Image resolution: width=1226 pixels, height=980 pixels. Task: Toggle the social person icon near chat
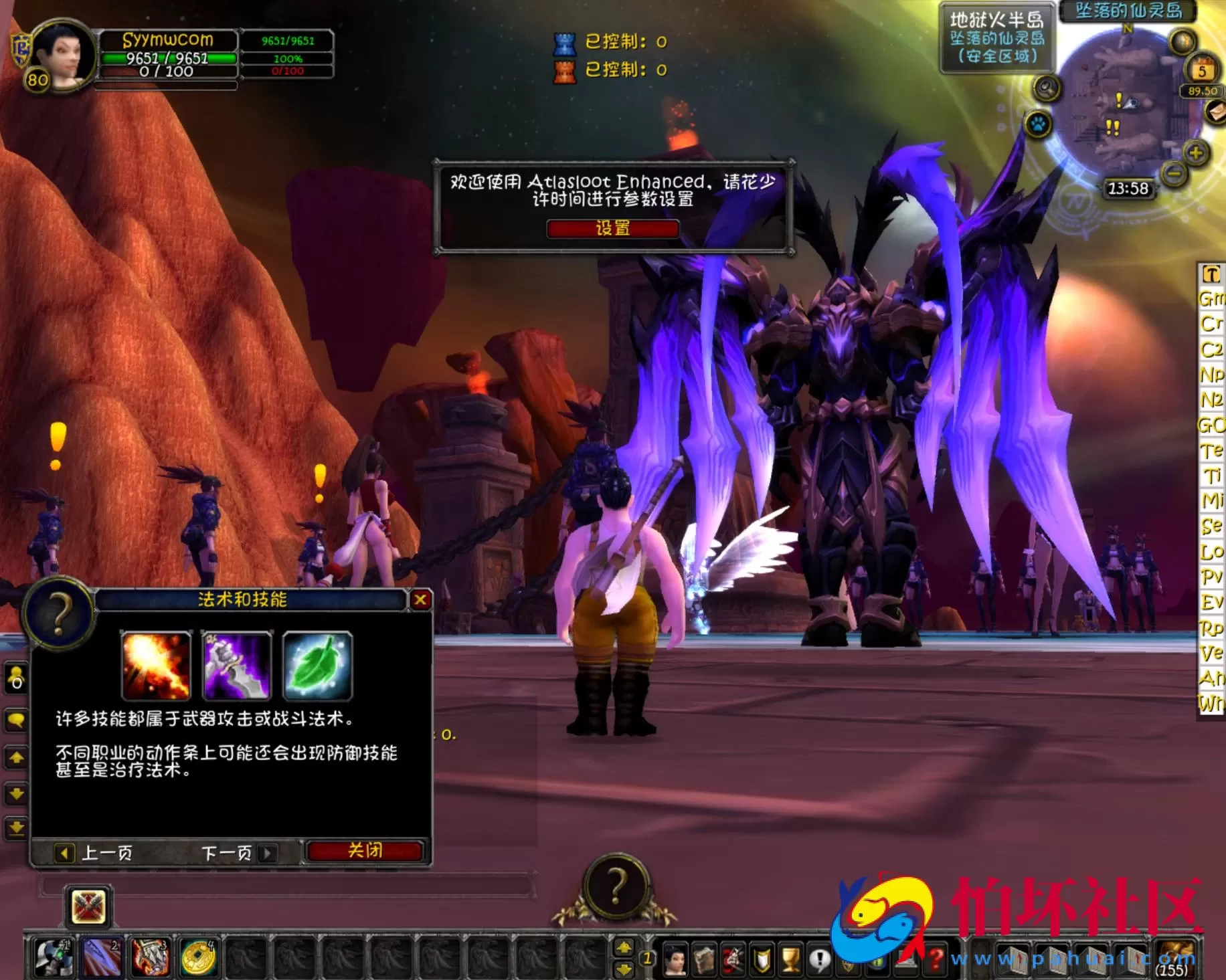17,678
